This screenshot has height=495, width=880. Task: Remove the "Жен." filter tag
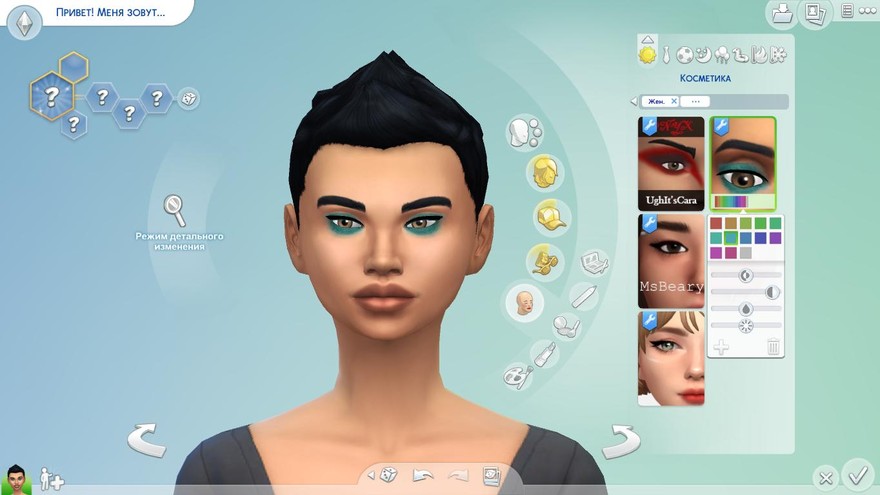coord(674,101)
